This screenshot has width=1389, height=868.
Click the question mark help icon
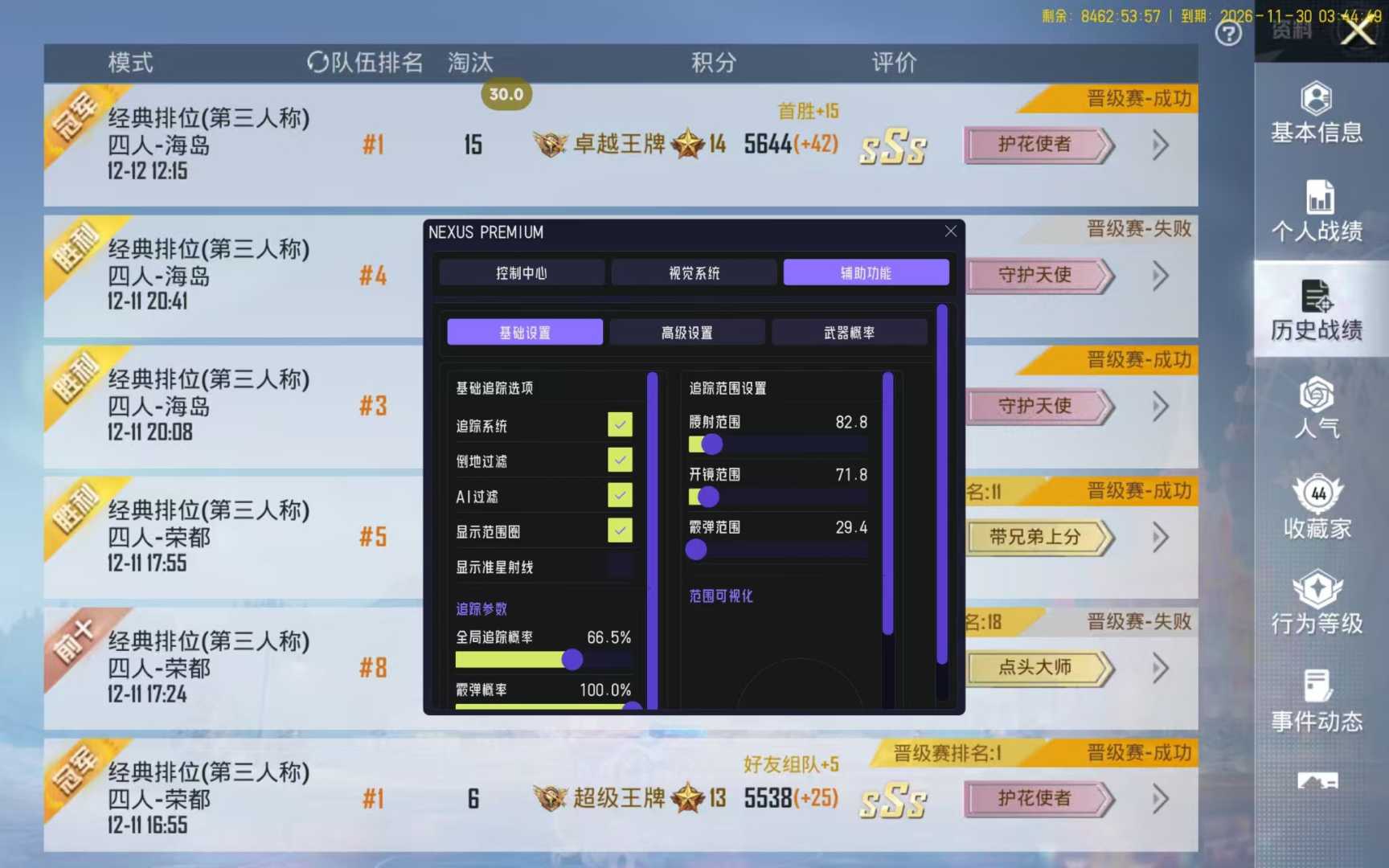pos(1228,34)
